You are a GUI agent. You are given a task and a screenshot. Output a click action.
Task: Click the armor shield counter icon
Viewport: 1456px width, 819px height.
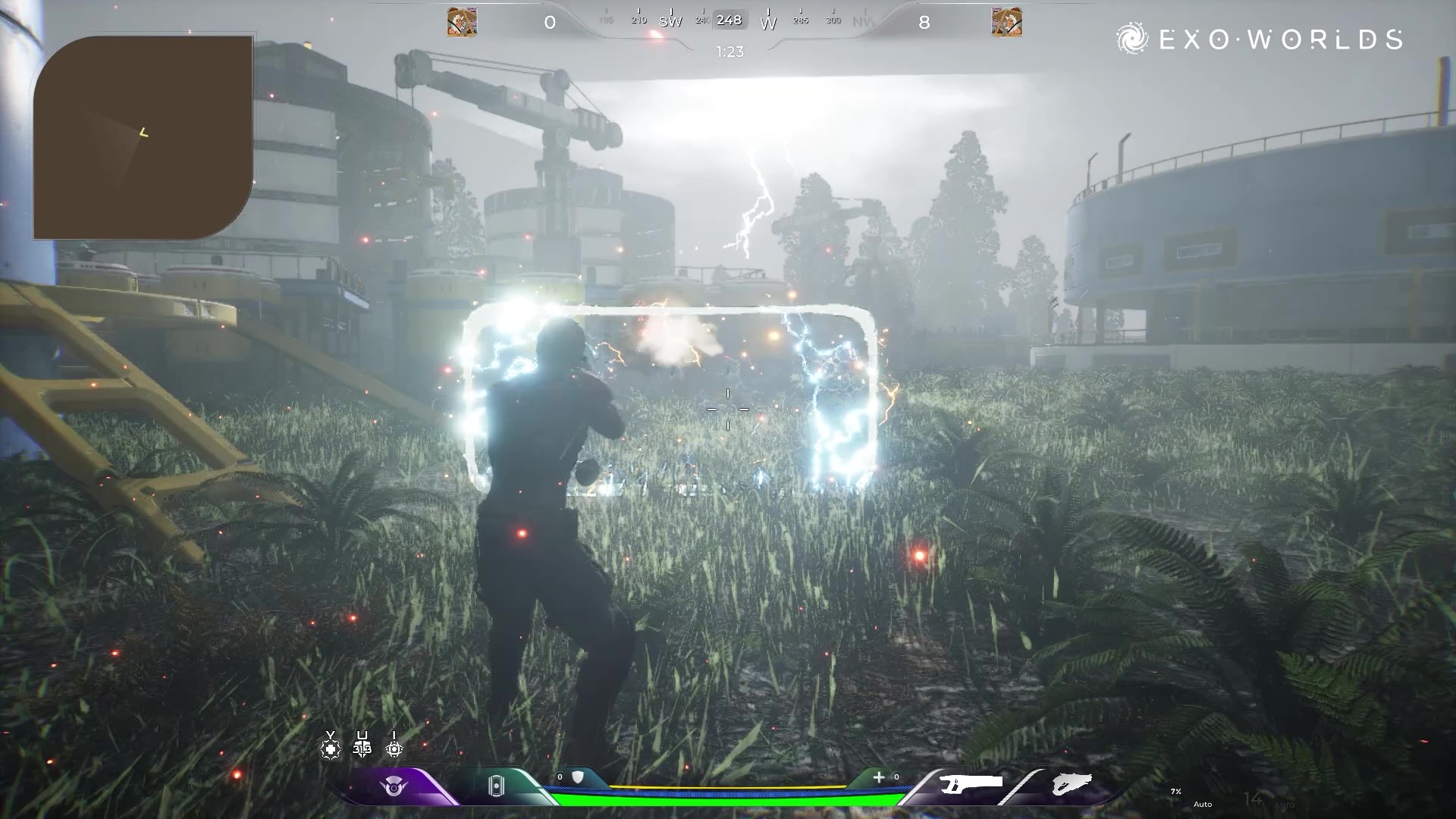tap(577, 777)
